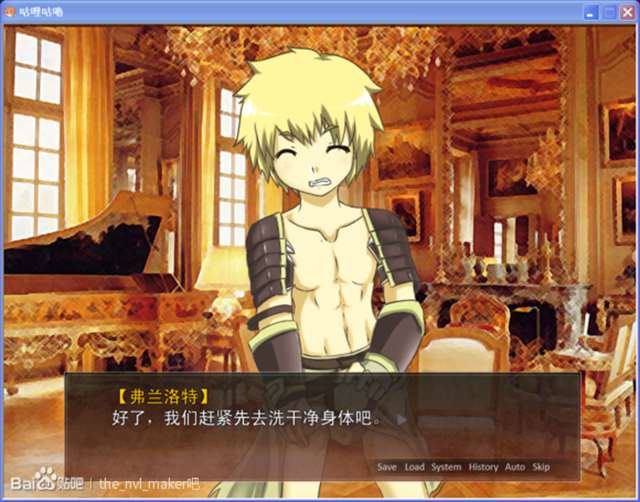Enable Auto text advance

click(515, 467)
